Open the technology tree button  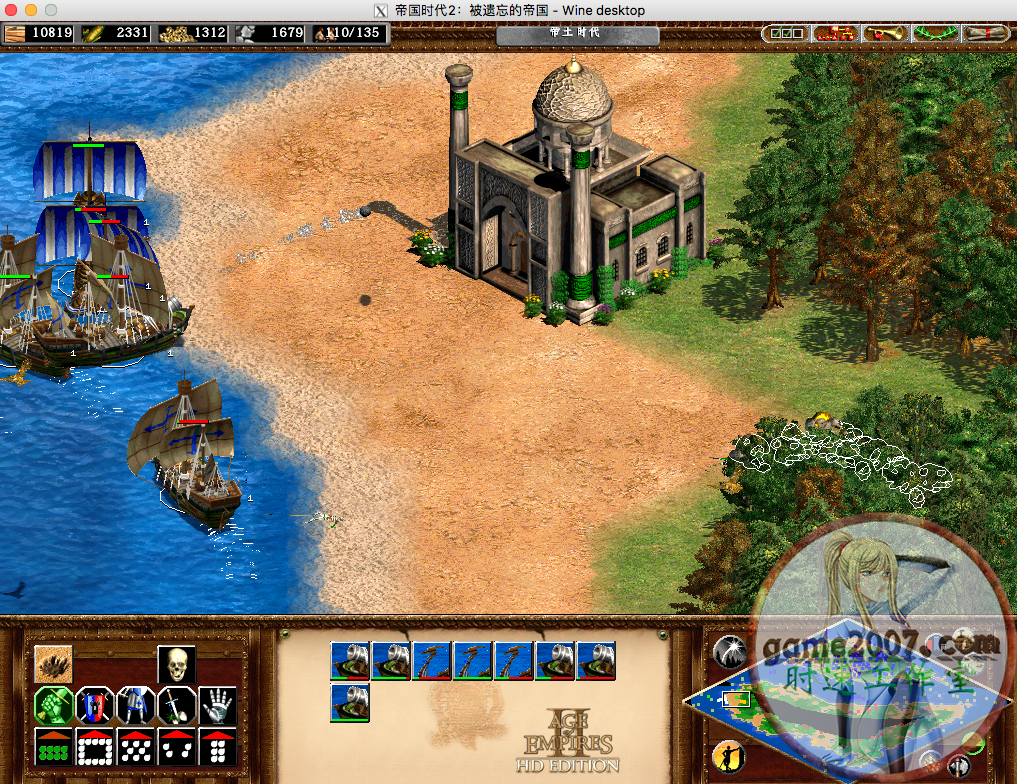(x=835, y=33)
